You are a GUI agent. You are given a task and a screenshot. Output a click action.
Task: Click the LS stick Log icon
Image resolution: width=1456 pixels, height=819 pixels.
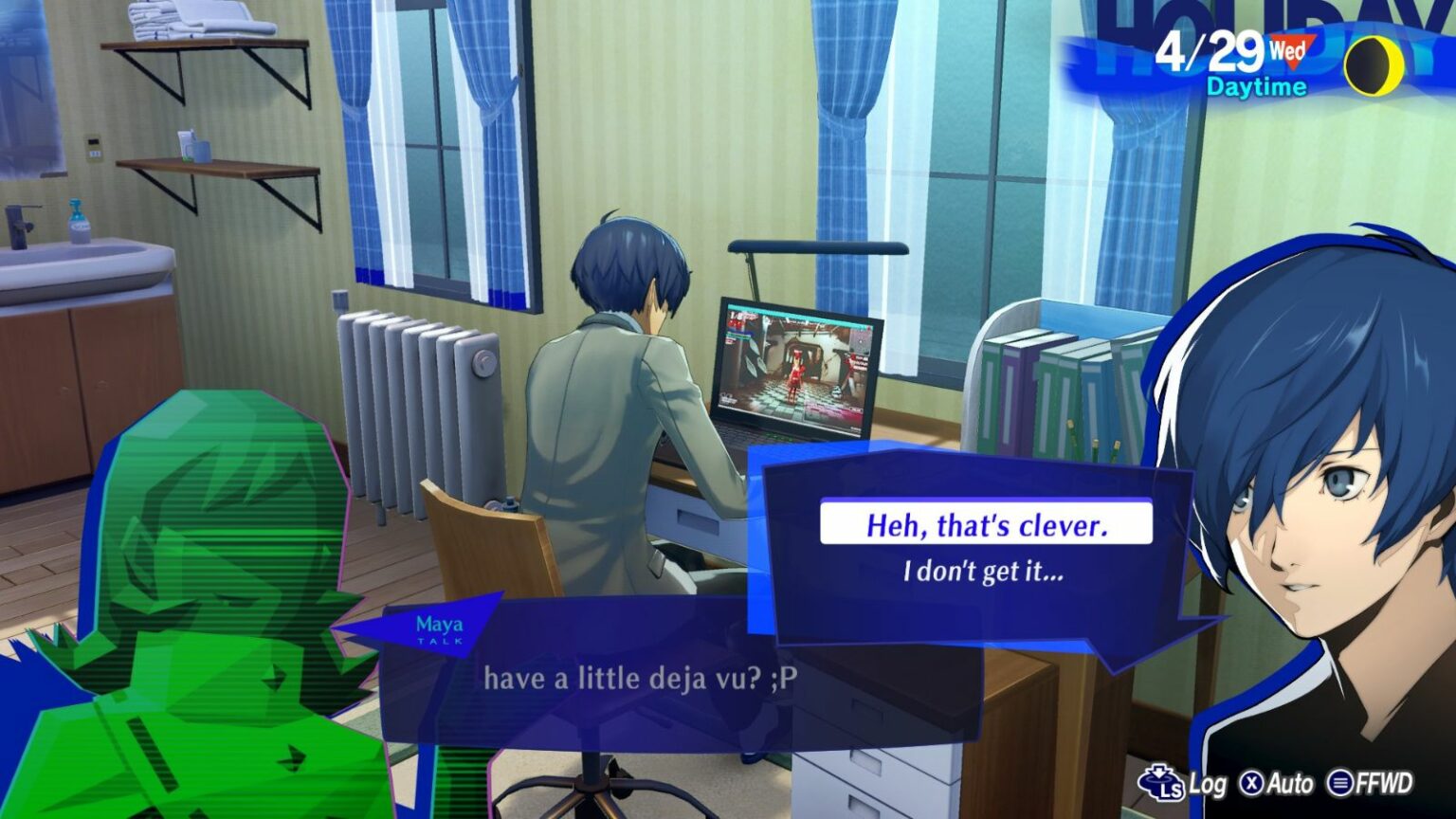[1162, 785]
